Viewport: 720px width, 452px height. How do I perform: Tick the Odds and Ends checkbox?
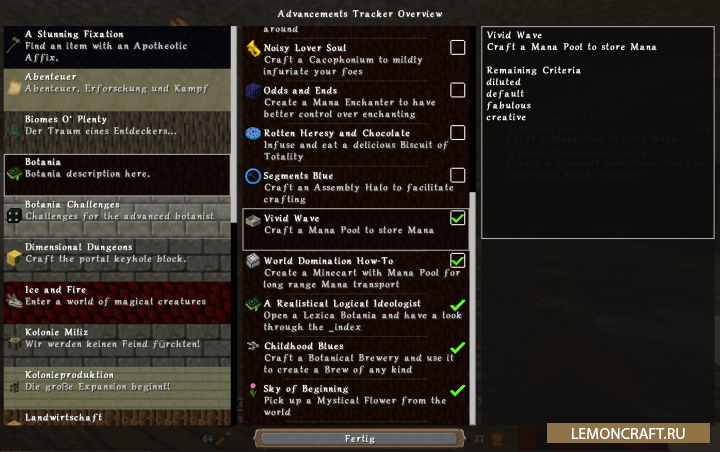[457, 90]
